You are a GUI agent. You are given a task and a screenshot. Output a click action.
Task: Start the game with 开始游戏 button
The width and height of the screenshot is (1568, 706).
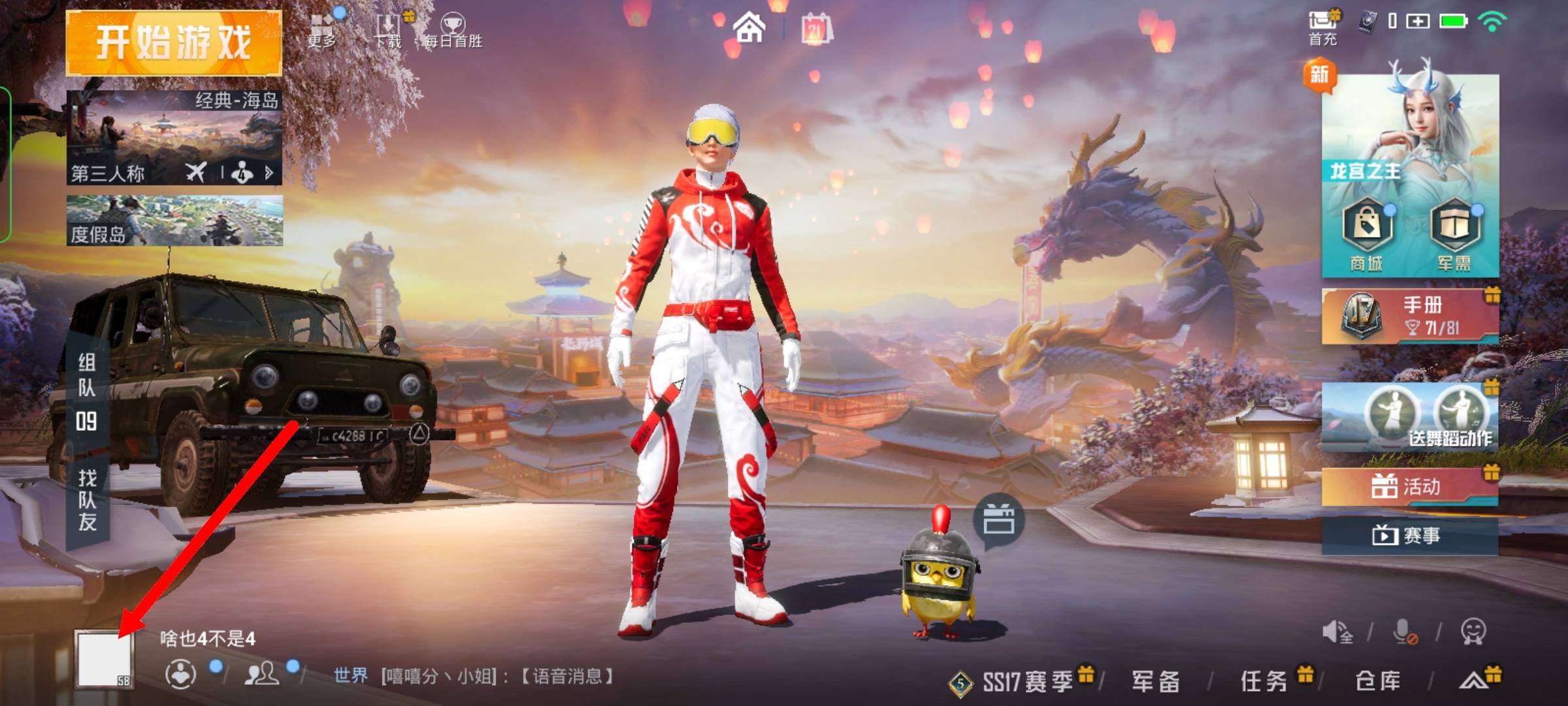174,43
